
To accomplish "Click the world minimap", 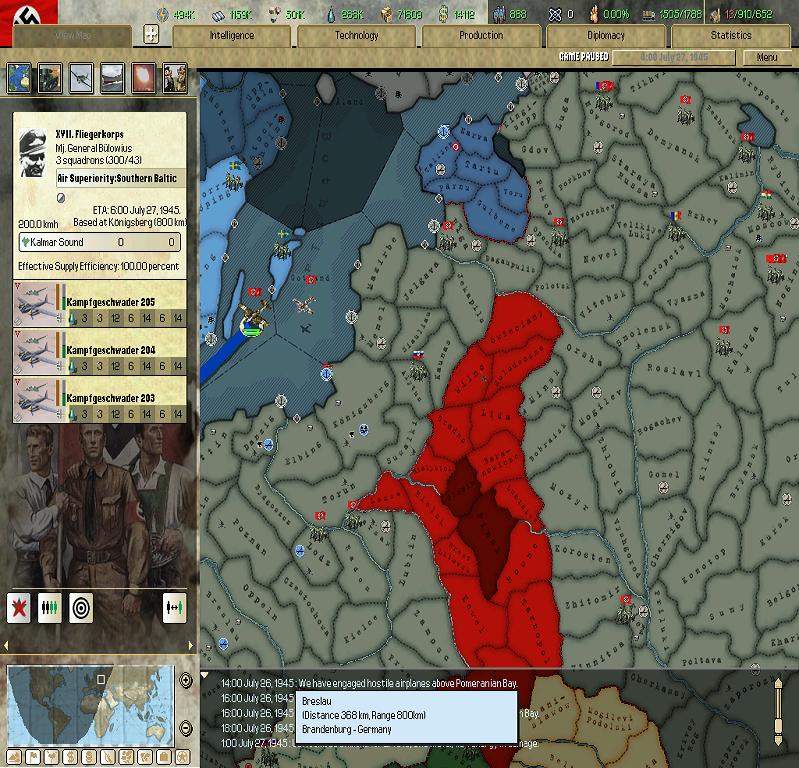I will click(90, 703).
